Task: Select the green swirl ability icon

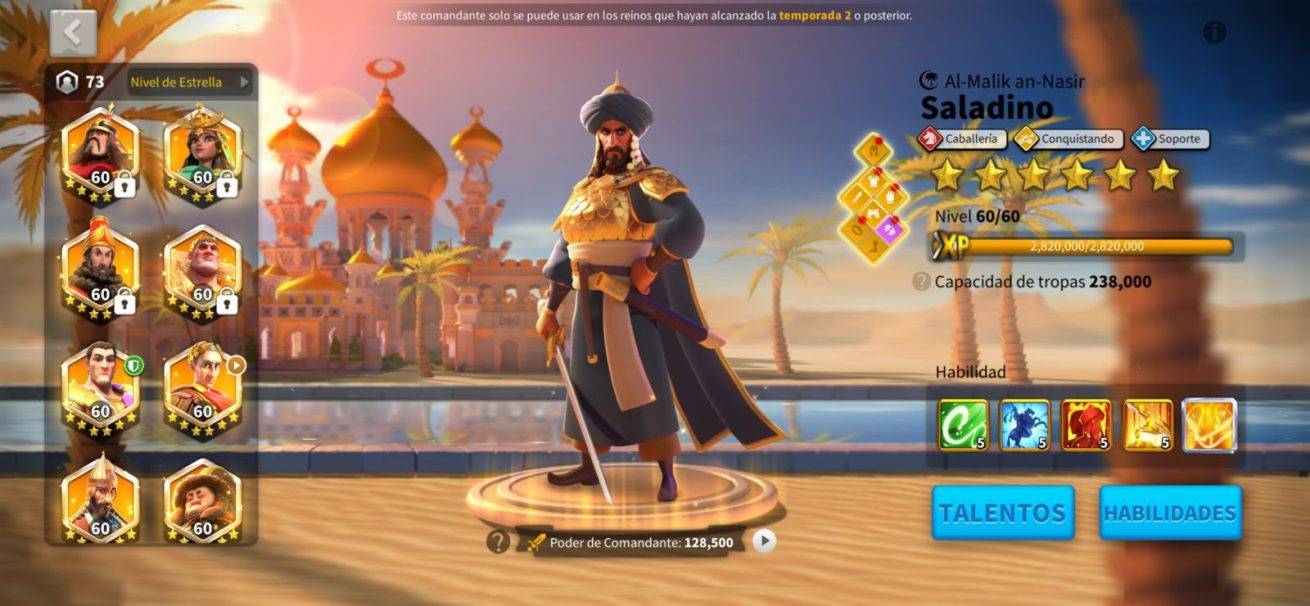Action: coord(963,425)
